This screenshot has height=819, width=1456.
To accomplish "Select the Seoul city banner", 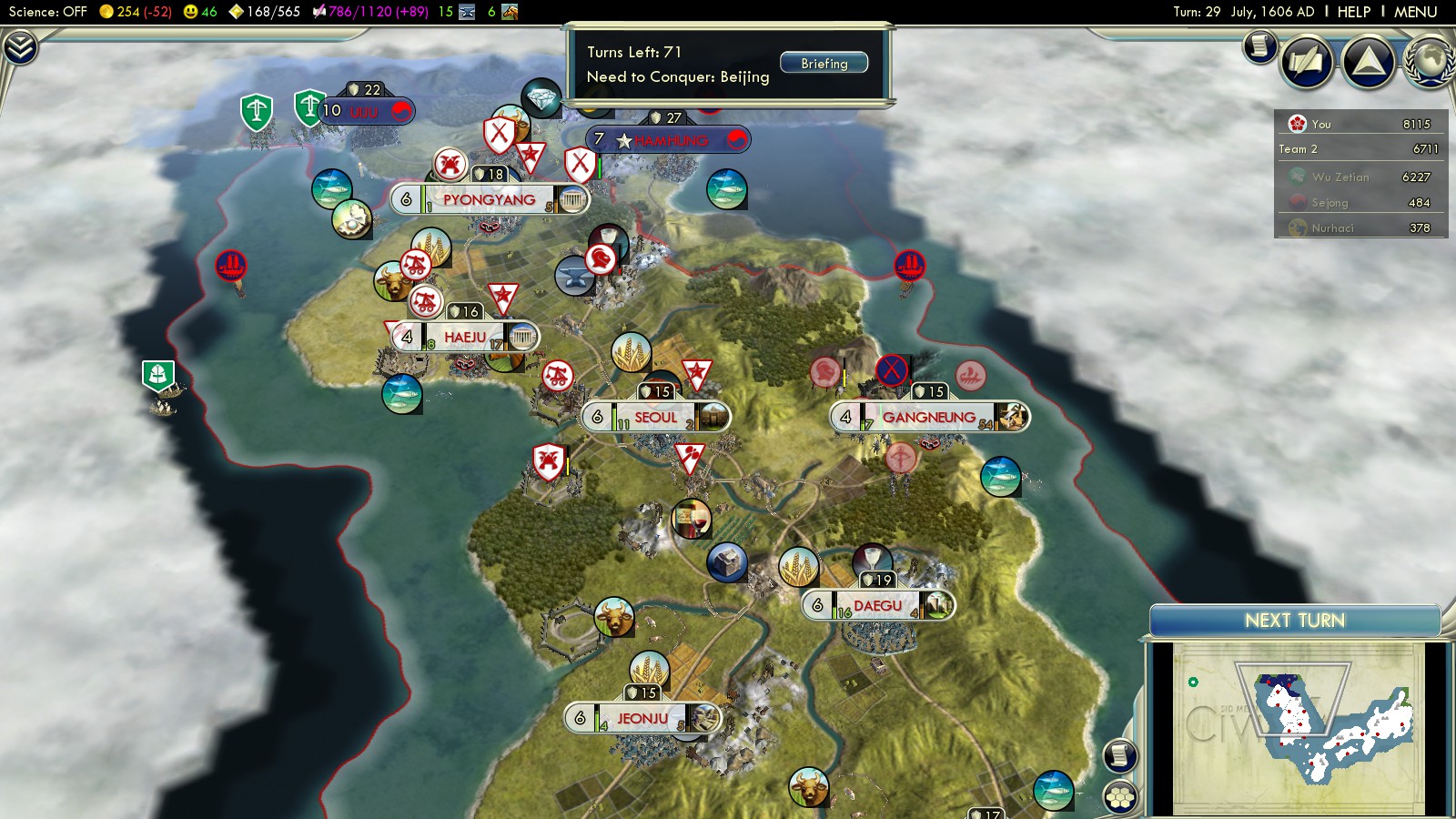I will pyautogui.click(x=655, y=418).
